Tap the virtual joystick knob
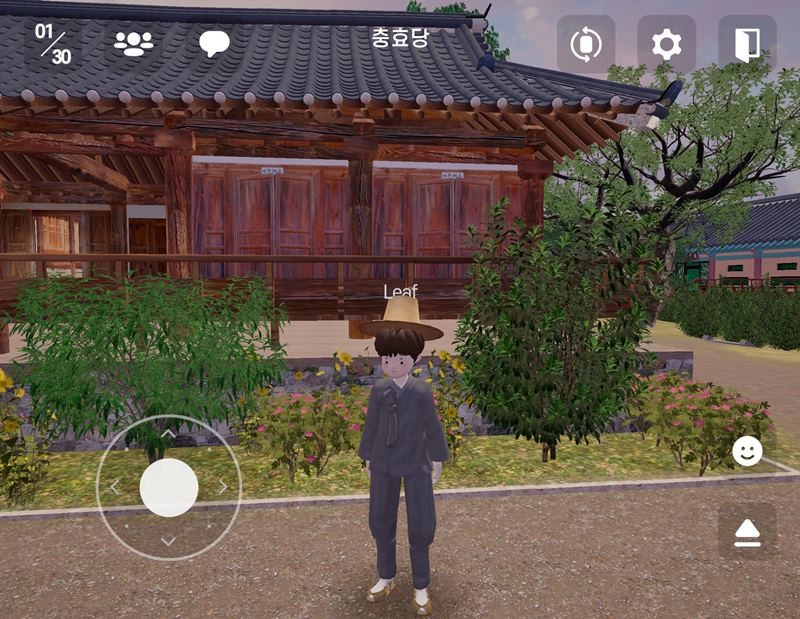The image size is (800, 619). point(169,487)
